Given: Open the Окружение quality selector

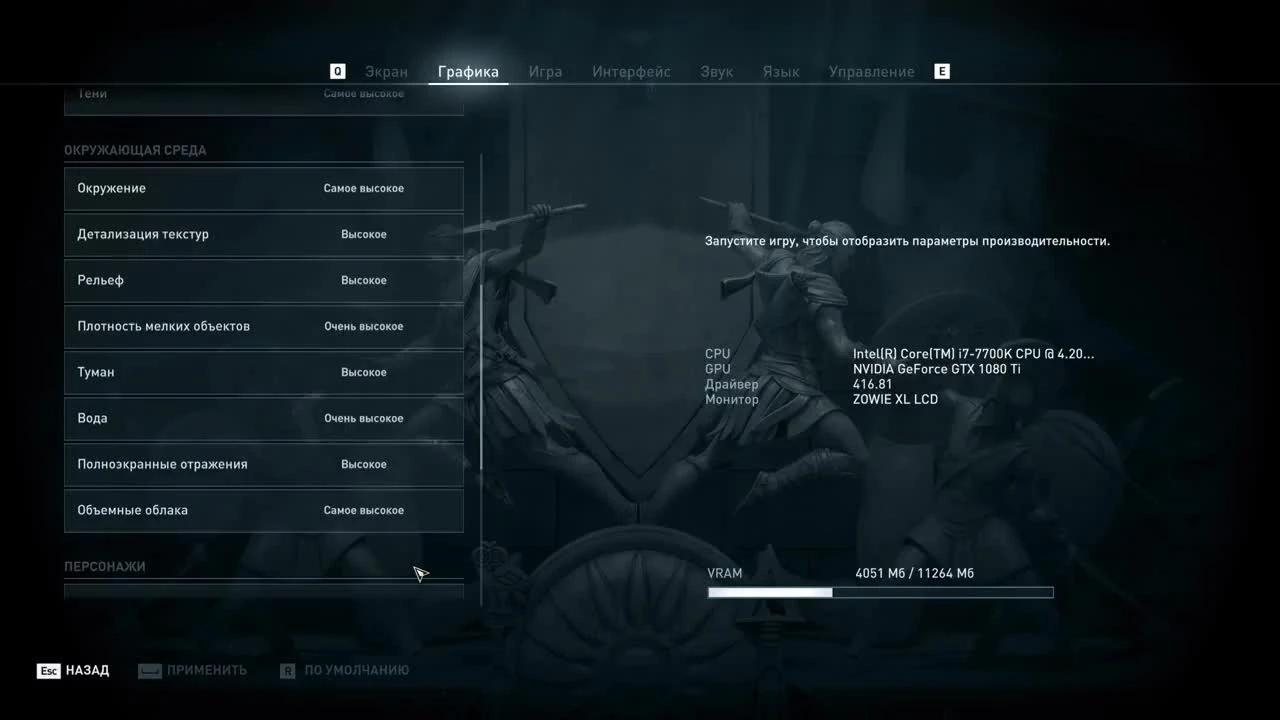Looking at the screenshot, I should click(x=264, y=188).
